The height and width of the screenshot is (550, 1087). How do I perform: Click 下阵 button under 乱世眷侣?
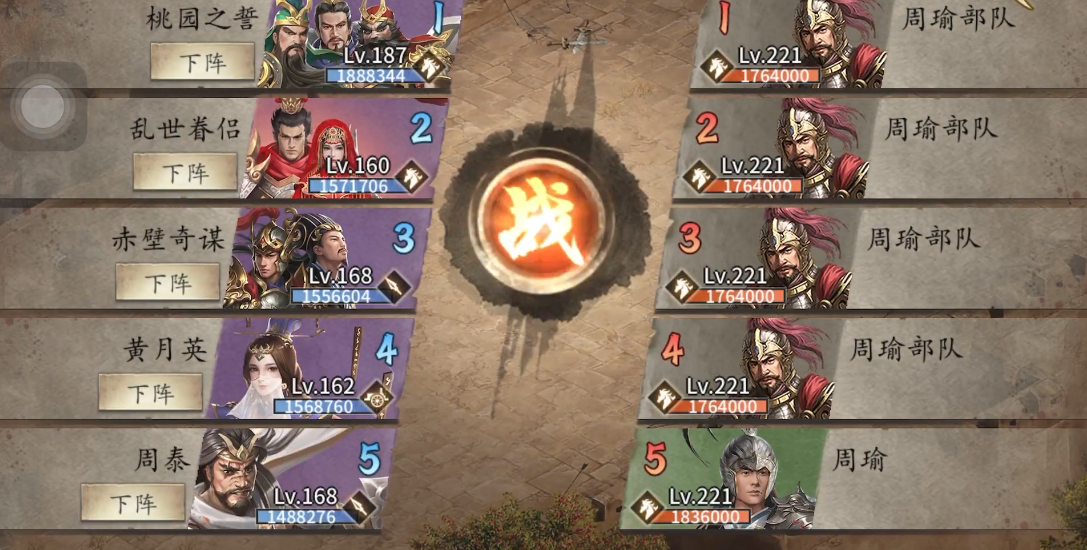[x=185, y=172]
